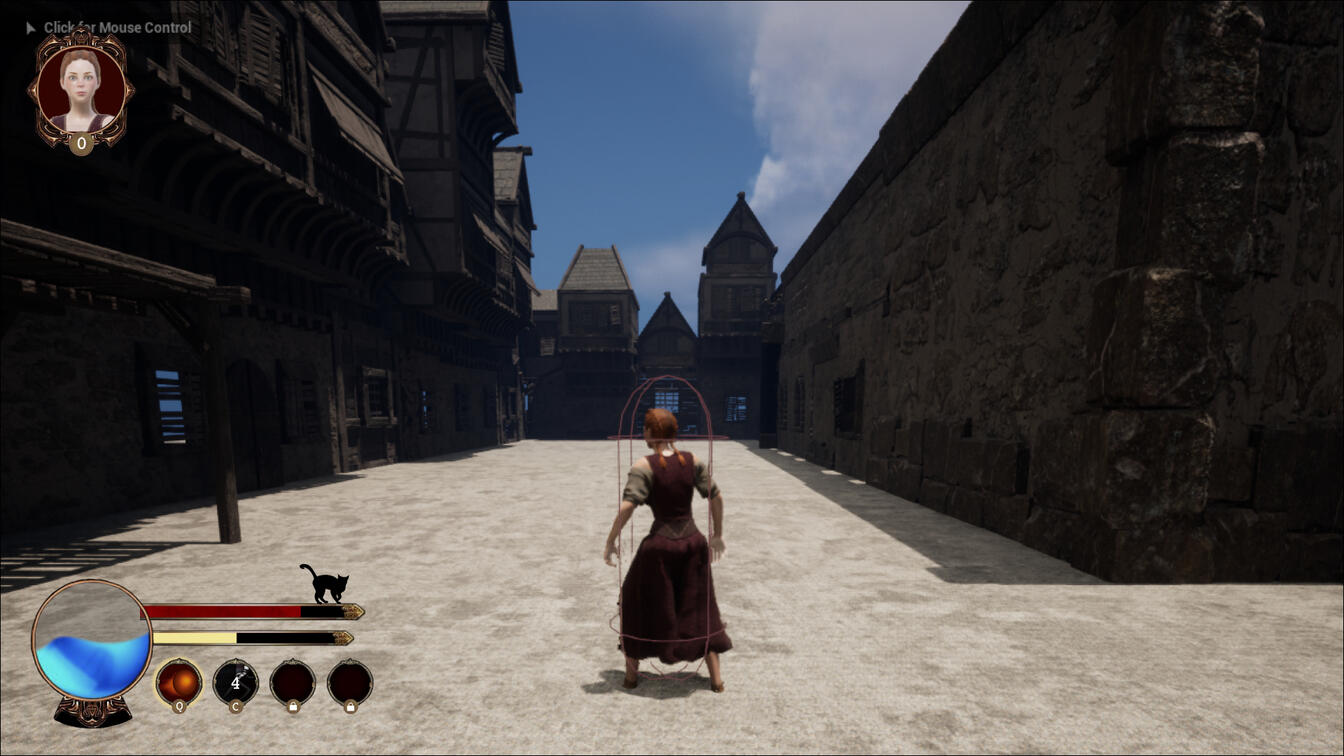
Task: Select the ability on cooldown showing 4
Action: click(236, 683)
